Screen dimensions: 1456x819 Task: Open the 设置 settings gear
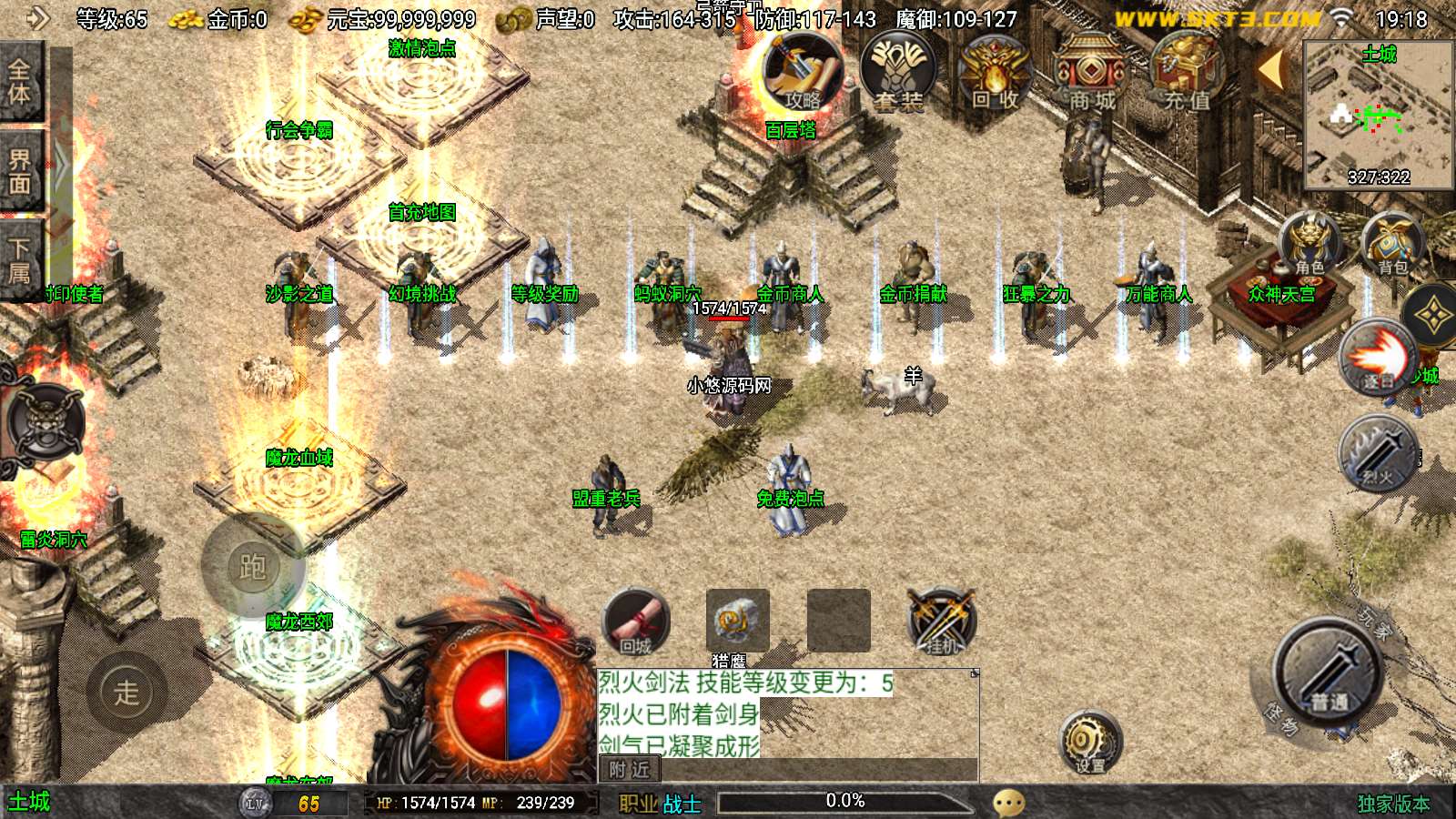(x=1089, y=742)
